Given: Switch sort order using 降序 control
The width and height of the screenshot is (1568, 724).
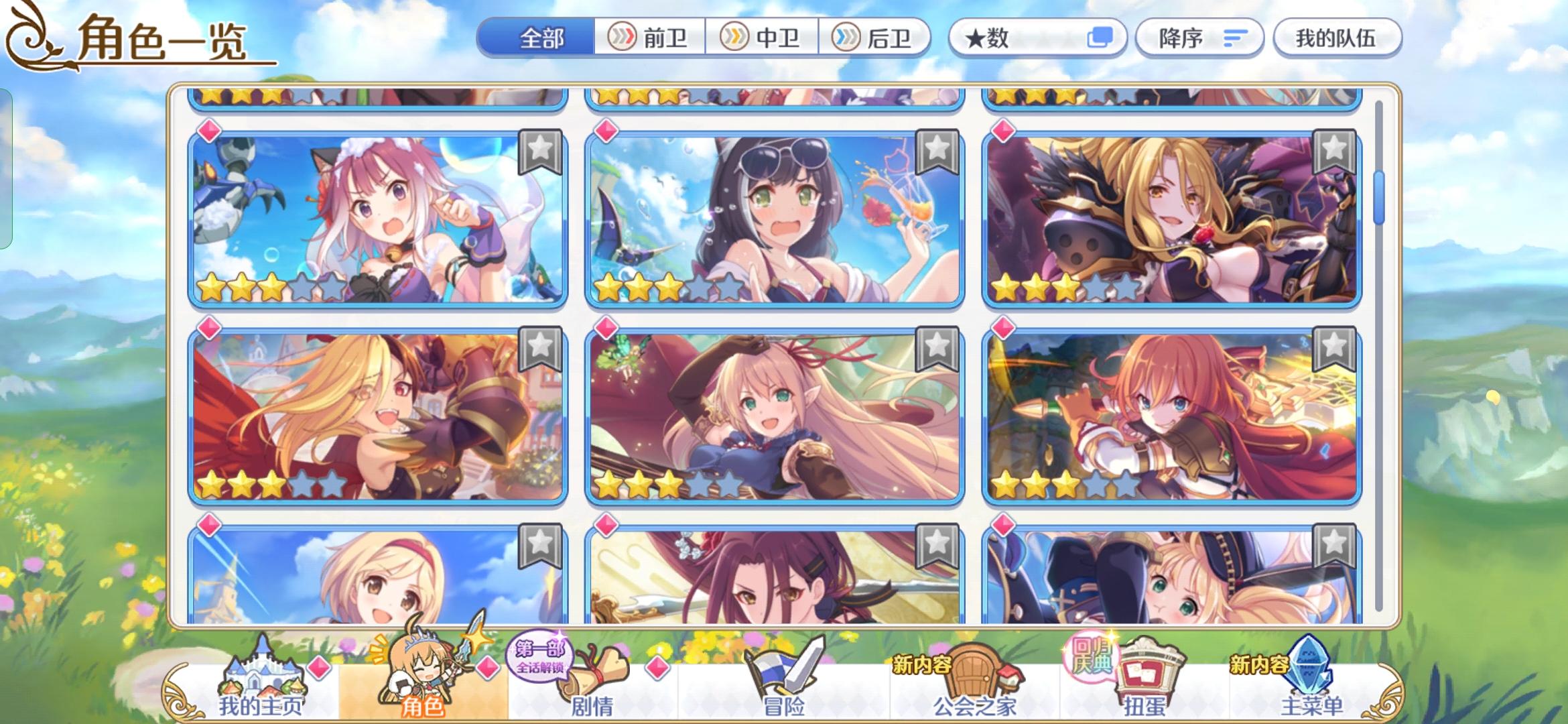Looking at the screenshot, I should (x=1199, y=38).
